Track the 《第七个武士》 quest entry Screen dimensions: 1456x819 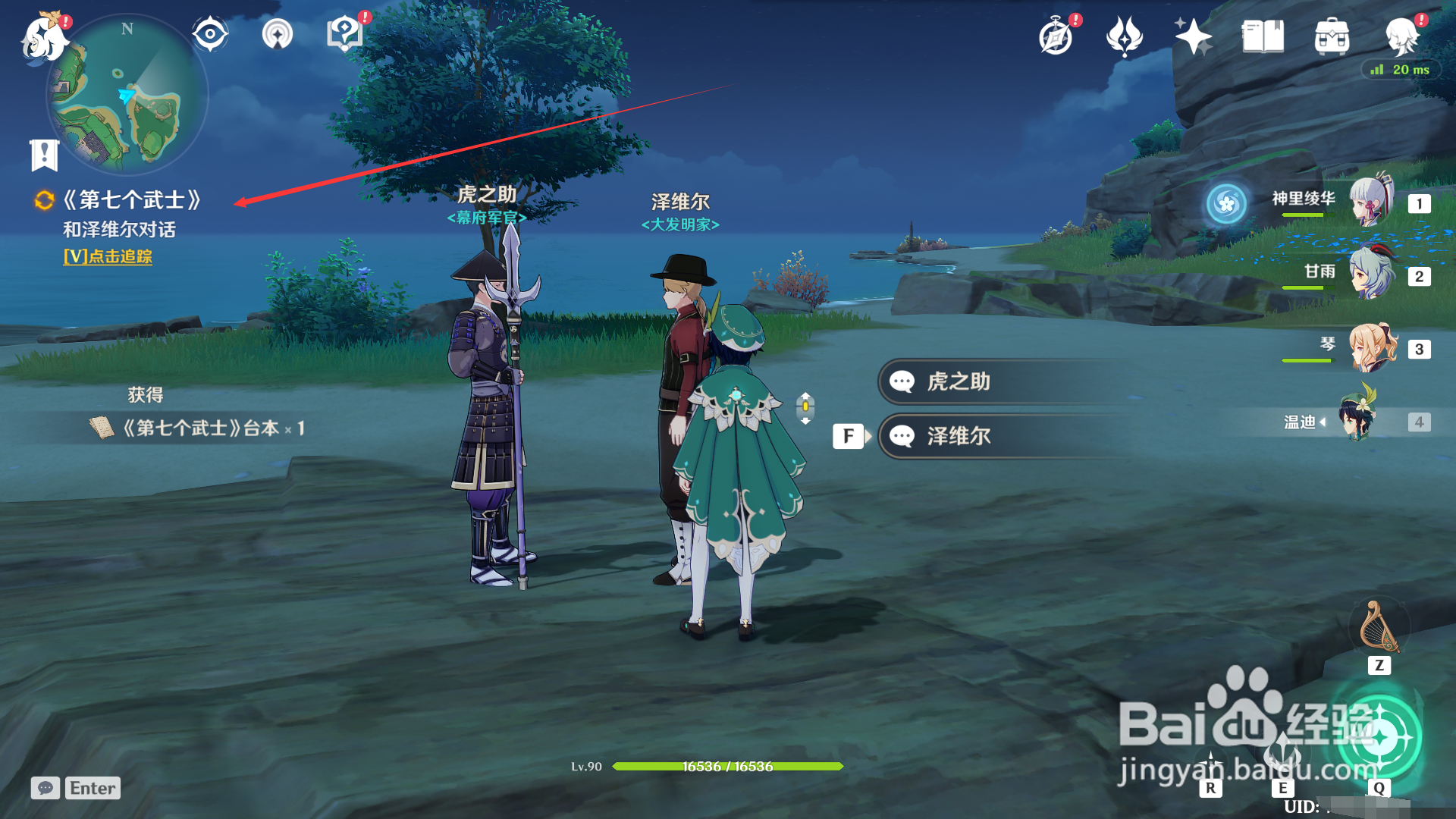pyautogui.click(x=132, y=200)
